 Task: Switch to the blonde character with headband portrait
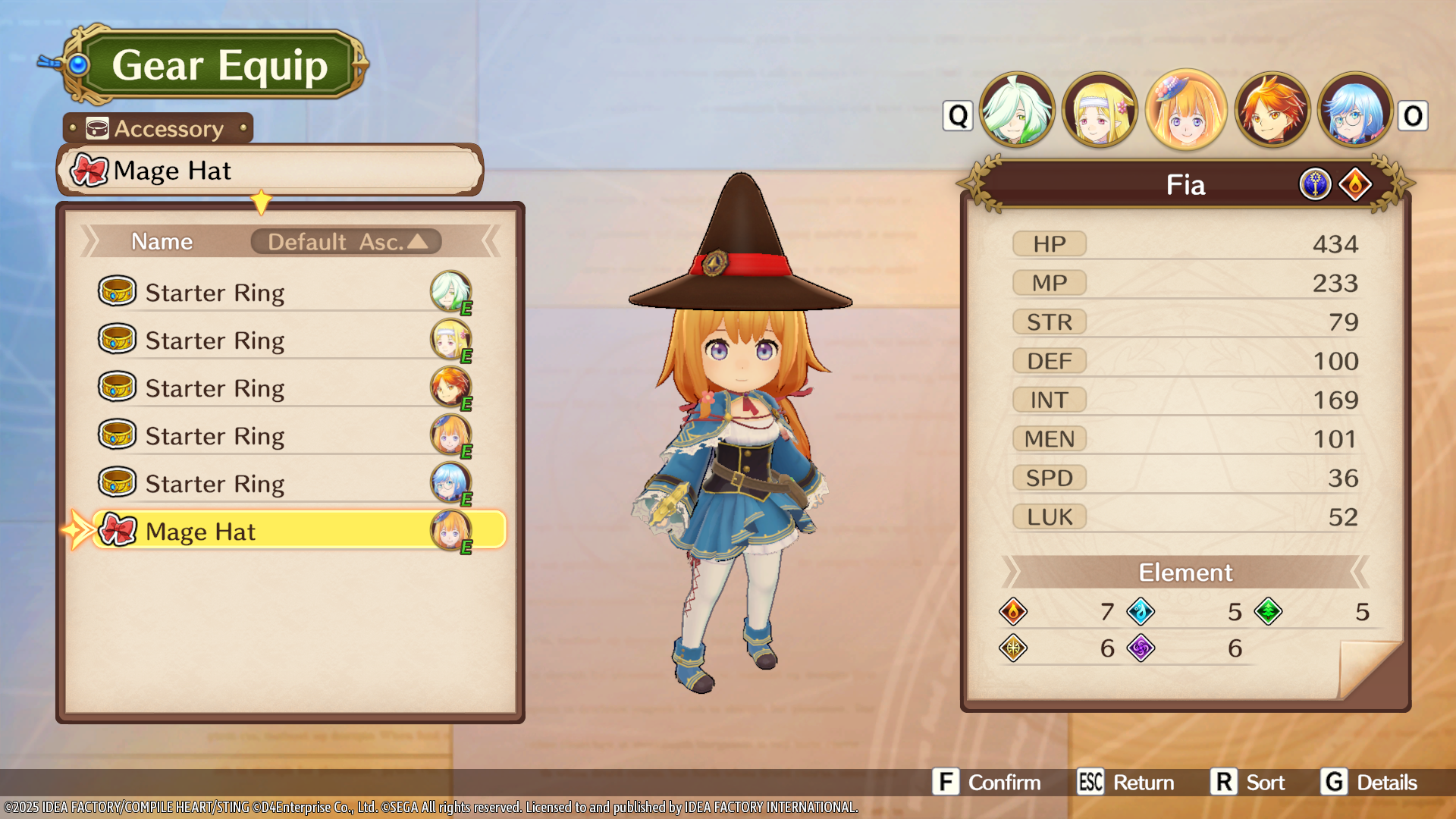coord(1100,111)
